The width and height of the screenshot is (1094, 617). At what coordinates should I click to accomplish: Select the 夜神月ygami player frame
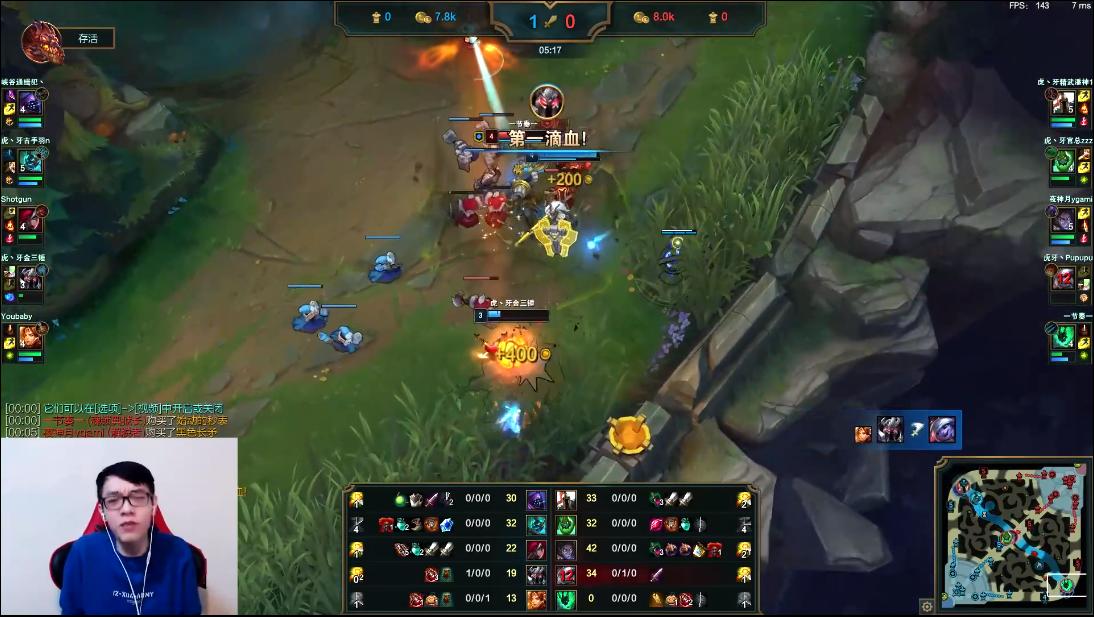coord(1062,220)
